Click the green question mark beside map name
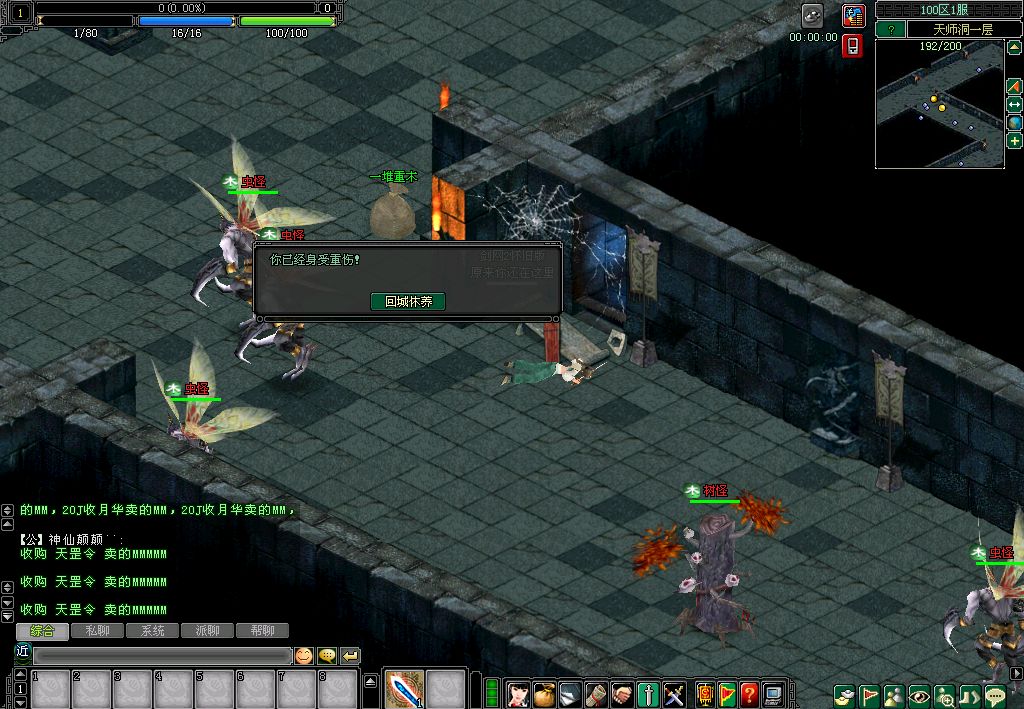This screenshot has width=1024, height=709. point(889,30)
